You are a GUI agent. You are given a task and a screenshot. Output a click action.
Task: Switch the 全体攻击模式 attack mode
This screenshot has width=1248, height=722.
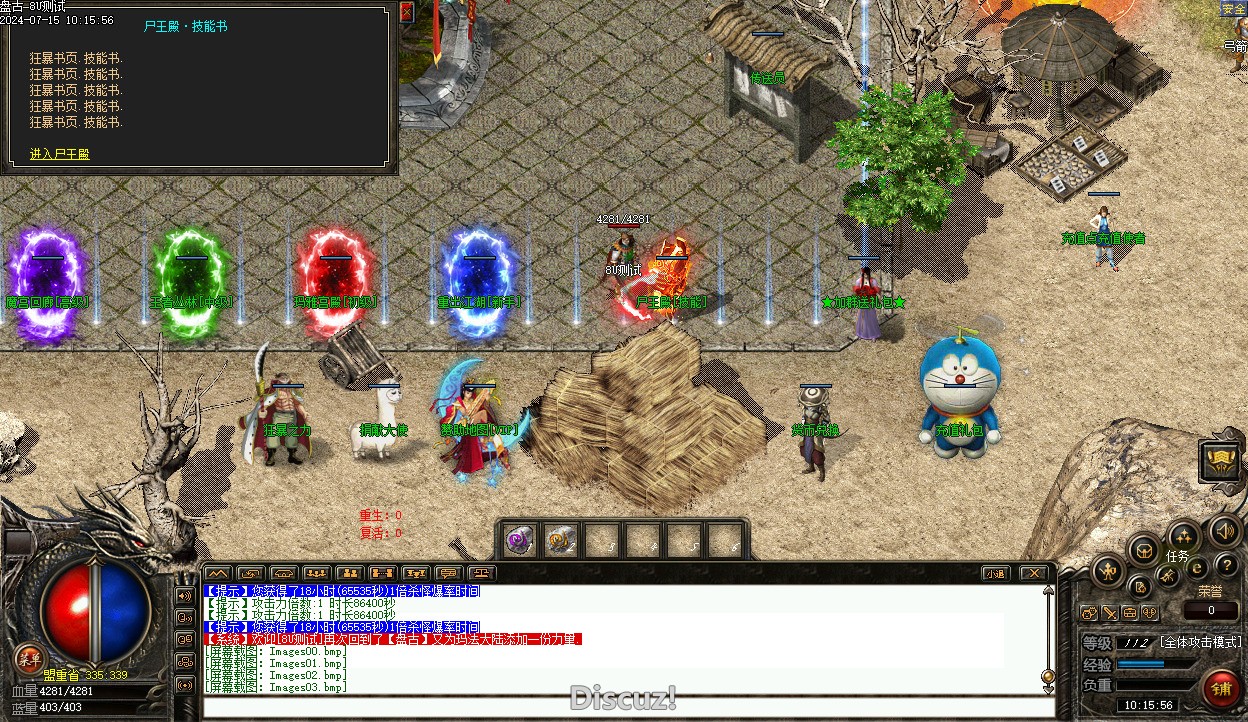click(1200, 642)
